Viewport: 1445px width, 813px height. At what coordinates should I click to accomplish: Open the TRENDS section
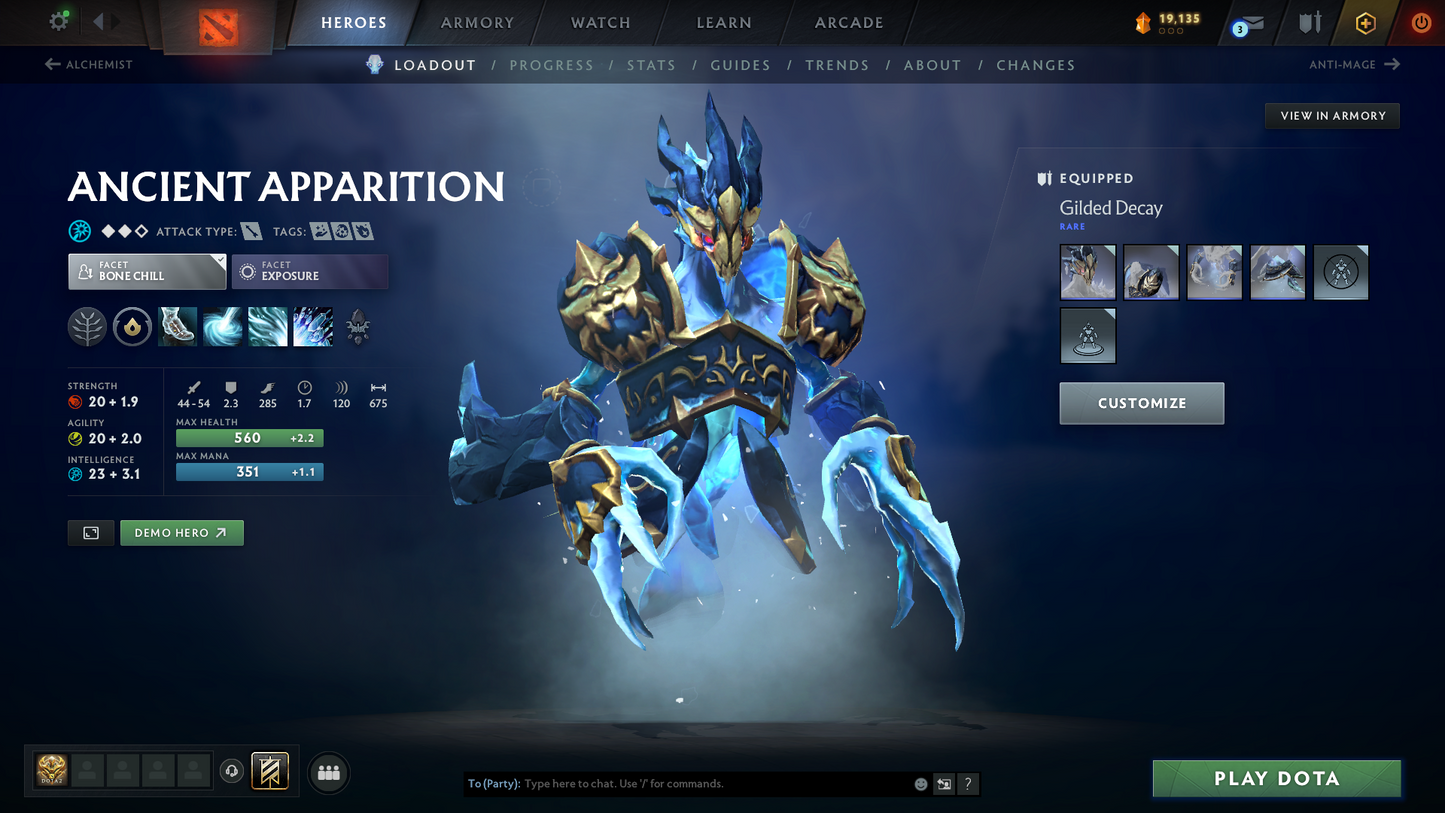[837, 65]
